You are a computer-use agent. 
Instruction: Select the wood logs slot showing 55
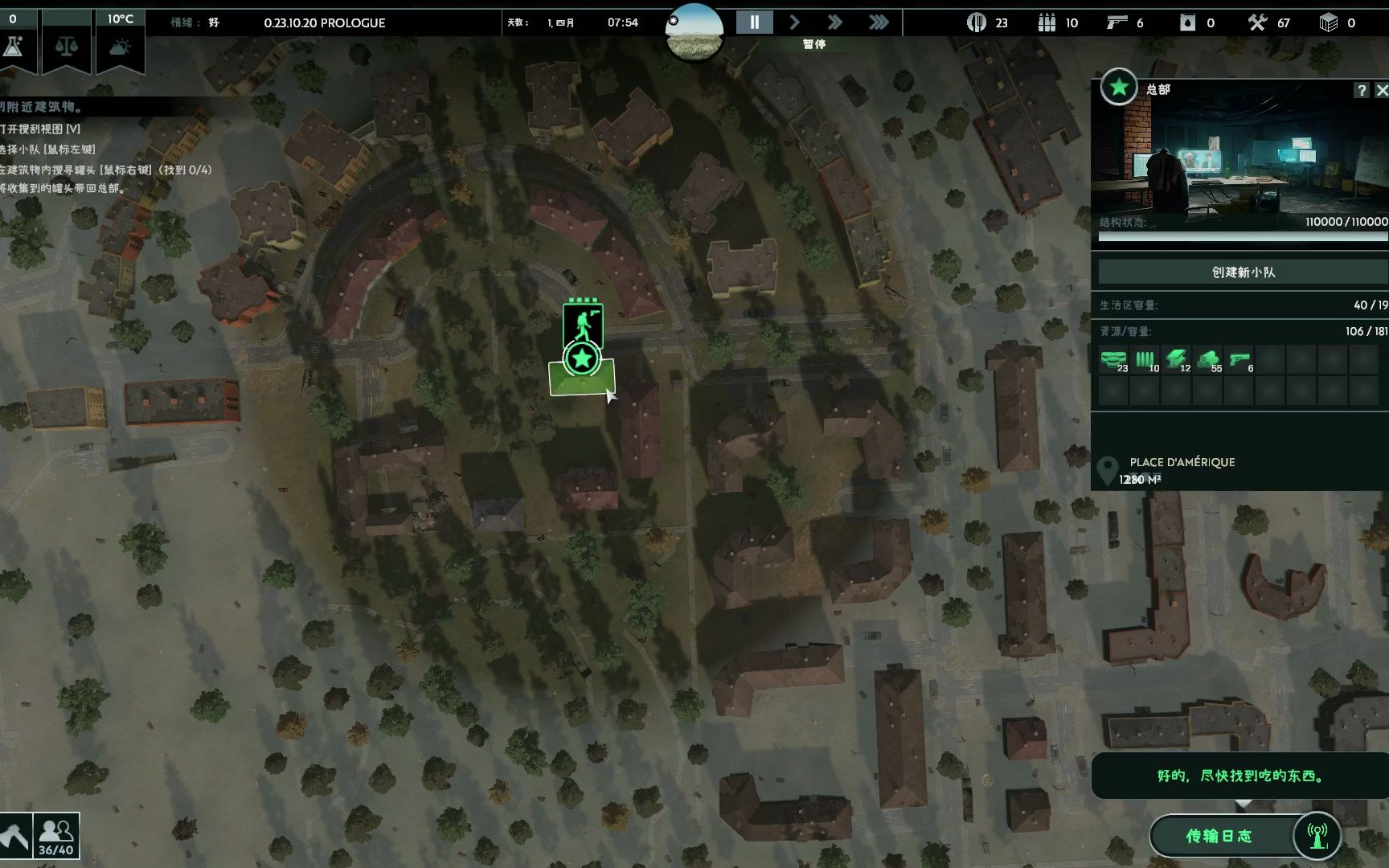tap(1207, 359)
